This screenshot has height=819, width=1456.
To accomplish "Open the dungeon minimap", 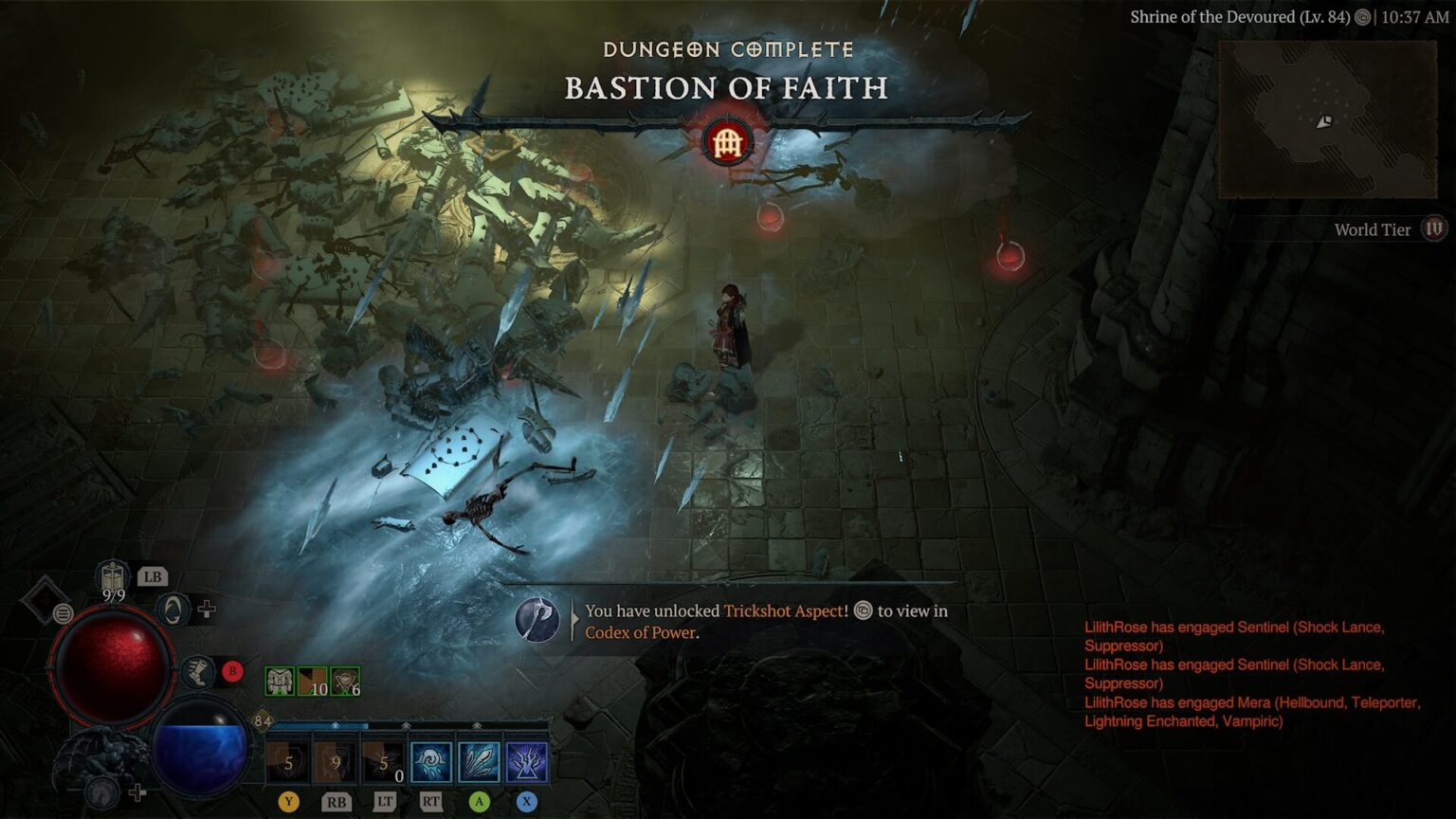I will tap(1327, 119).
